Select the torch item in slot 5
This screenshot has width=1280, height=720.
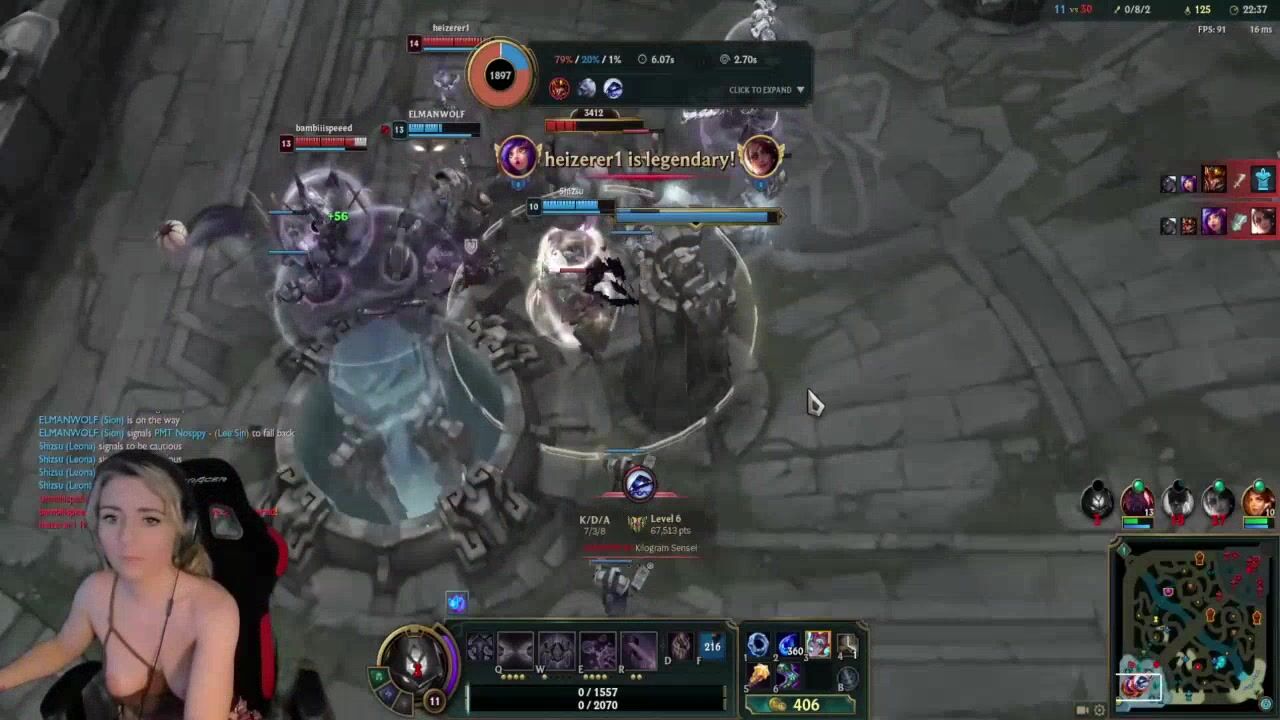[758, 676]
